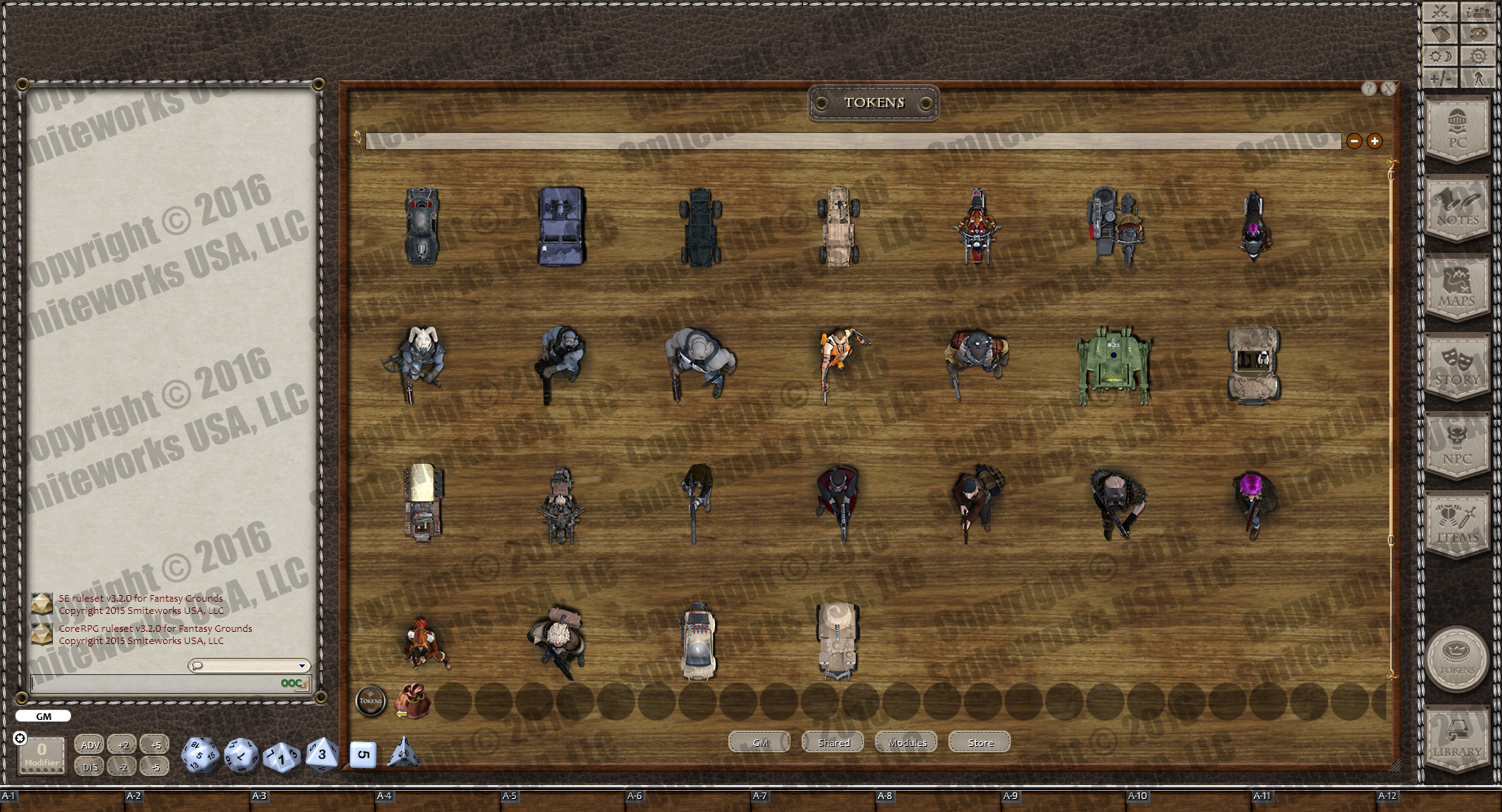Toggle Advantage with the ADV button
This screenshot has width=1502, height=812.
[90, 744]
